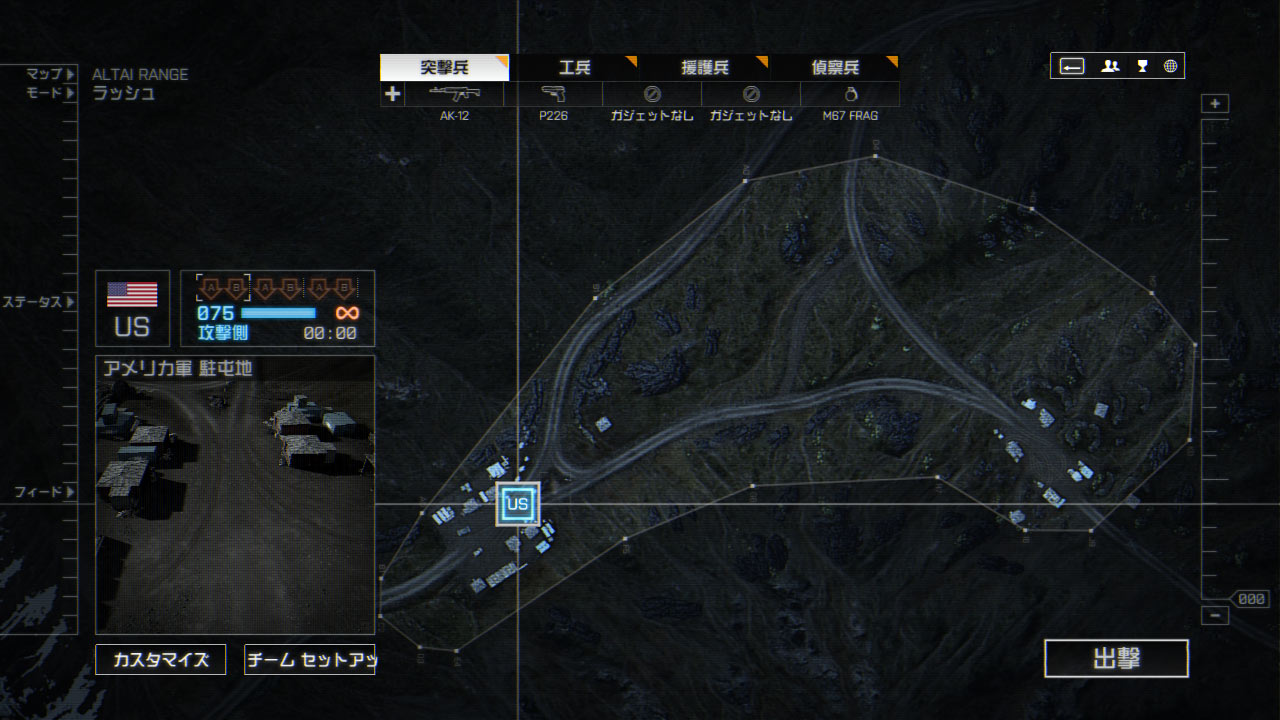Choose the P226 sidearm slot
1280x720 pixels.
553,95
